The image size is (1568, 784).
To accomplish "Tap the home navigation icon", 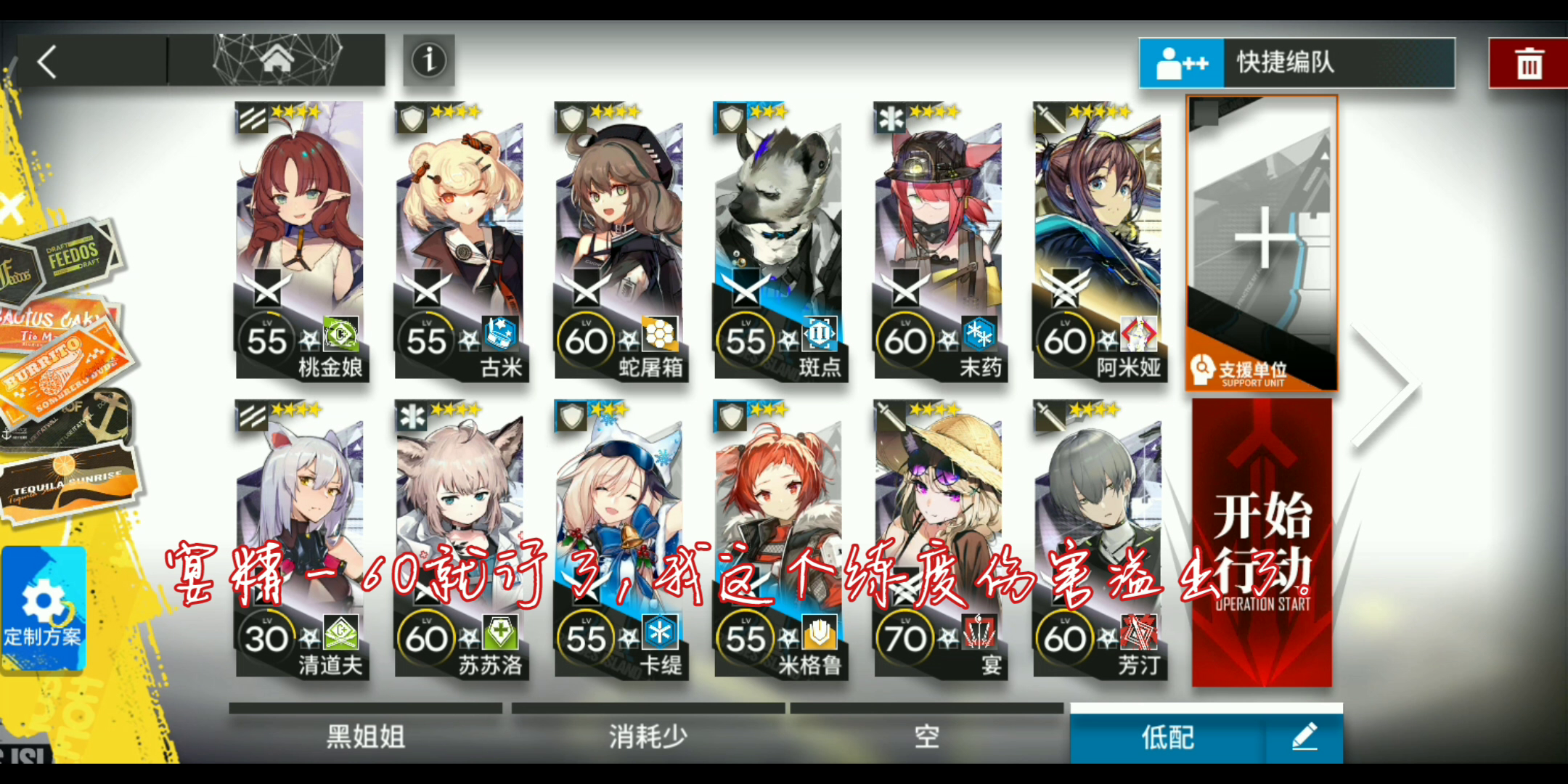I will pos(276,62).
